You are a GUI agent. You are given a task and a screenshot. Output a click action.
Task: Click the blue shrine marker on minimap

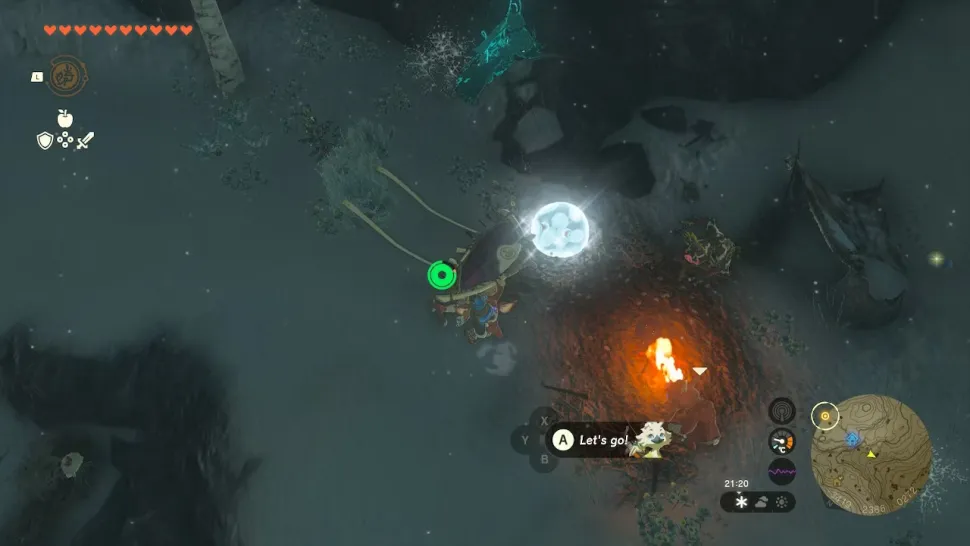tap(852, 438)
